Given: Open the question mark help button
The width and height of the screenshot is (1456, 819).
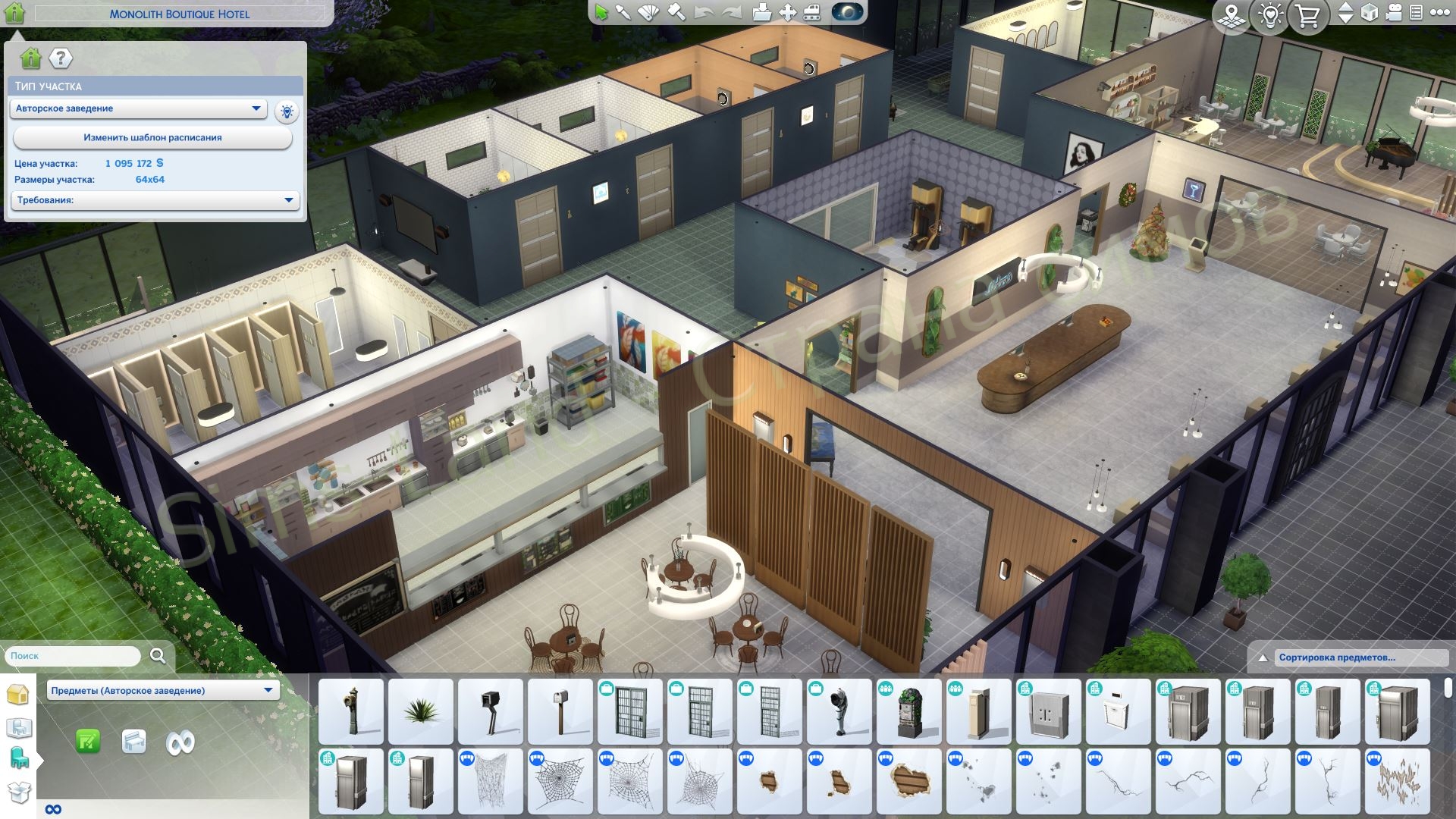Looking at the screenshot, I should [x=61, y=58].
